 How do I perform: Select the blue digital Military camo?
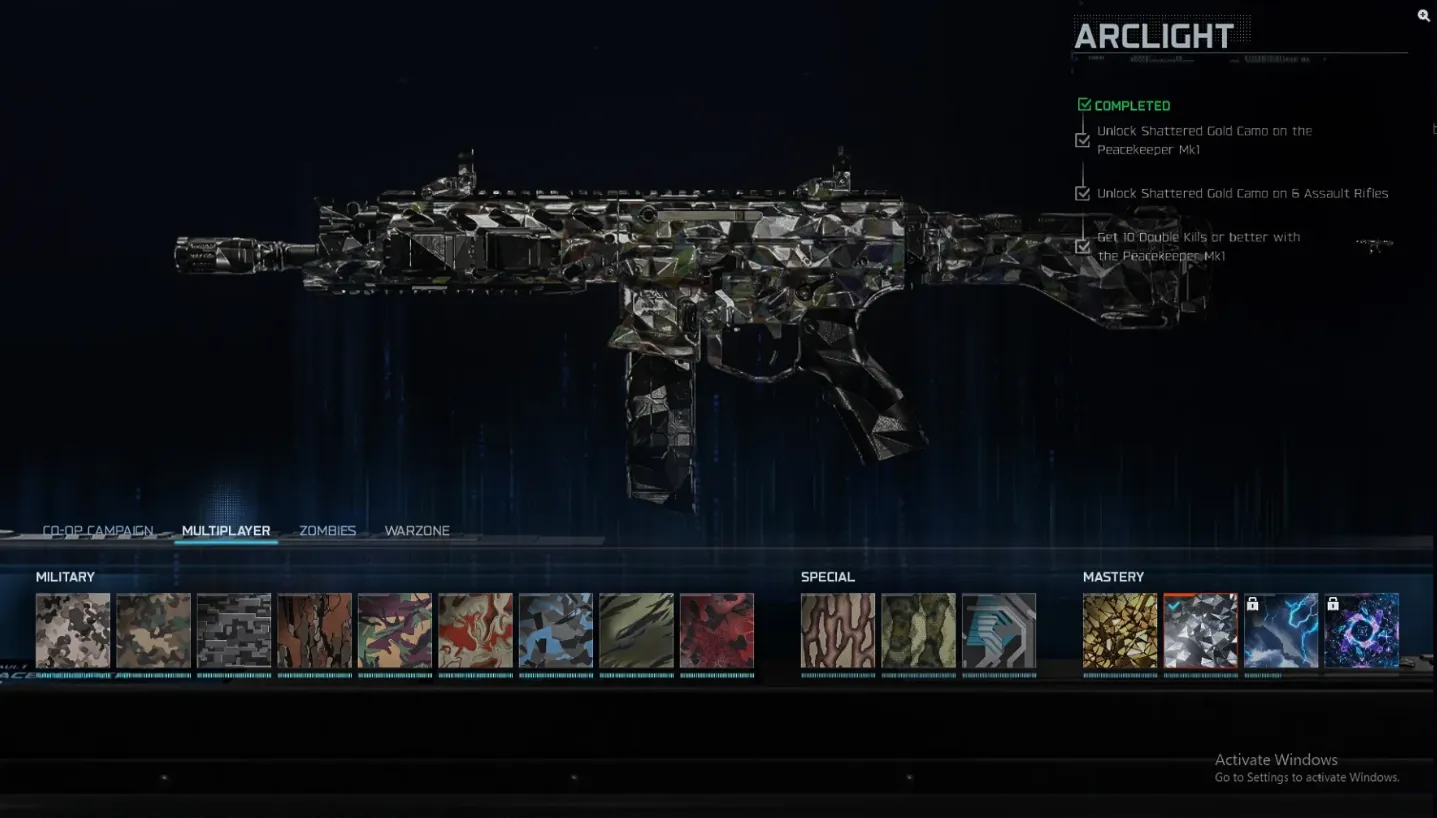click(556, 630)
